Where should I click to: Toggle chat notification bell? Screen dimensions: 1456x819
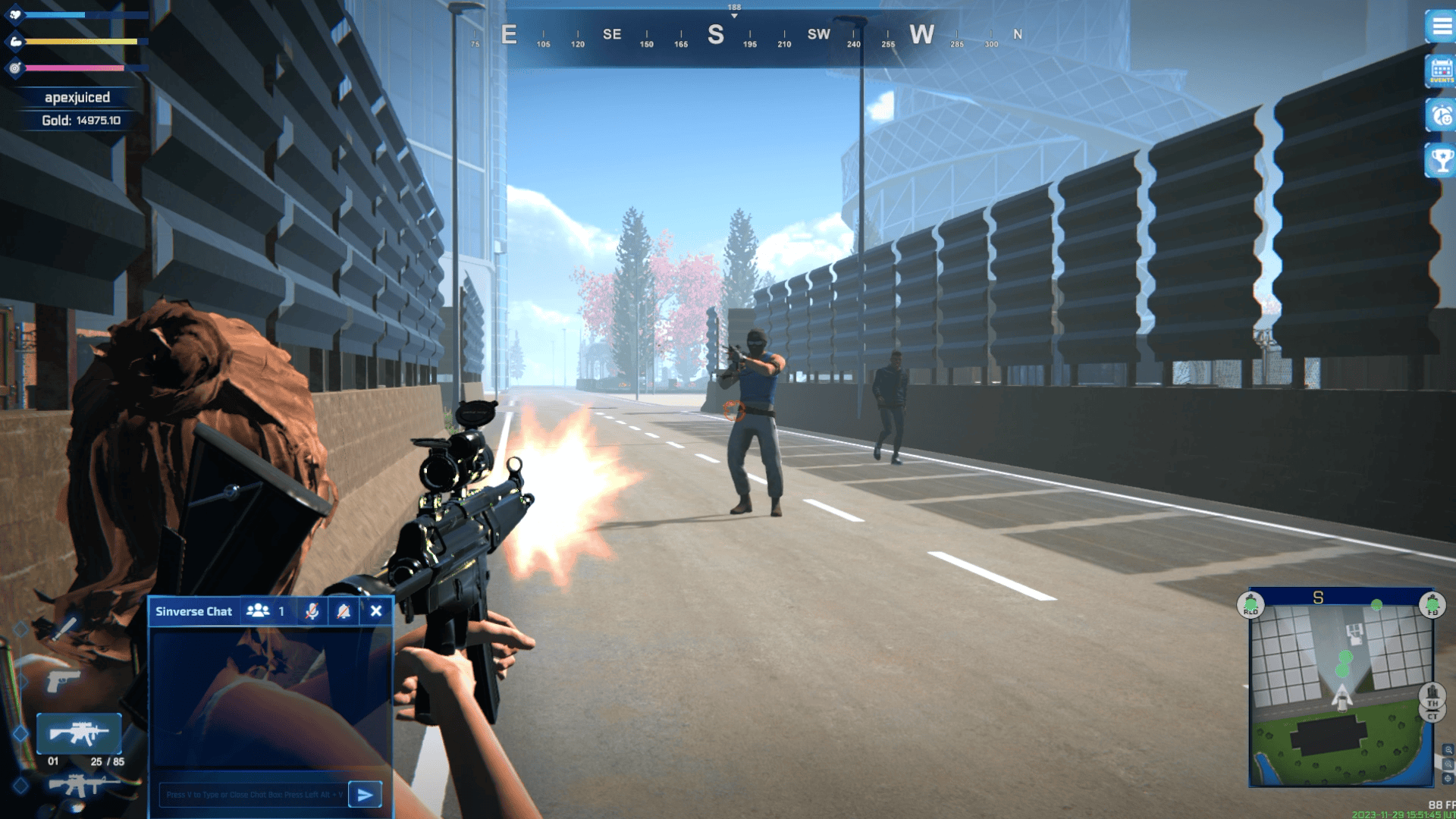[x=344, y=611]
